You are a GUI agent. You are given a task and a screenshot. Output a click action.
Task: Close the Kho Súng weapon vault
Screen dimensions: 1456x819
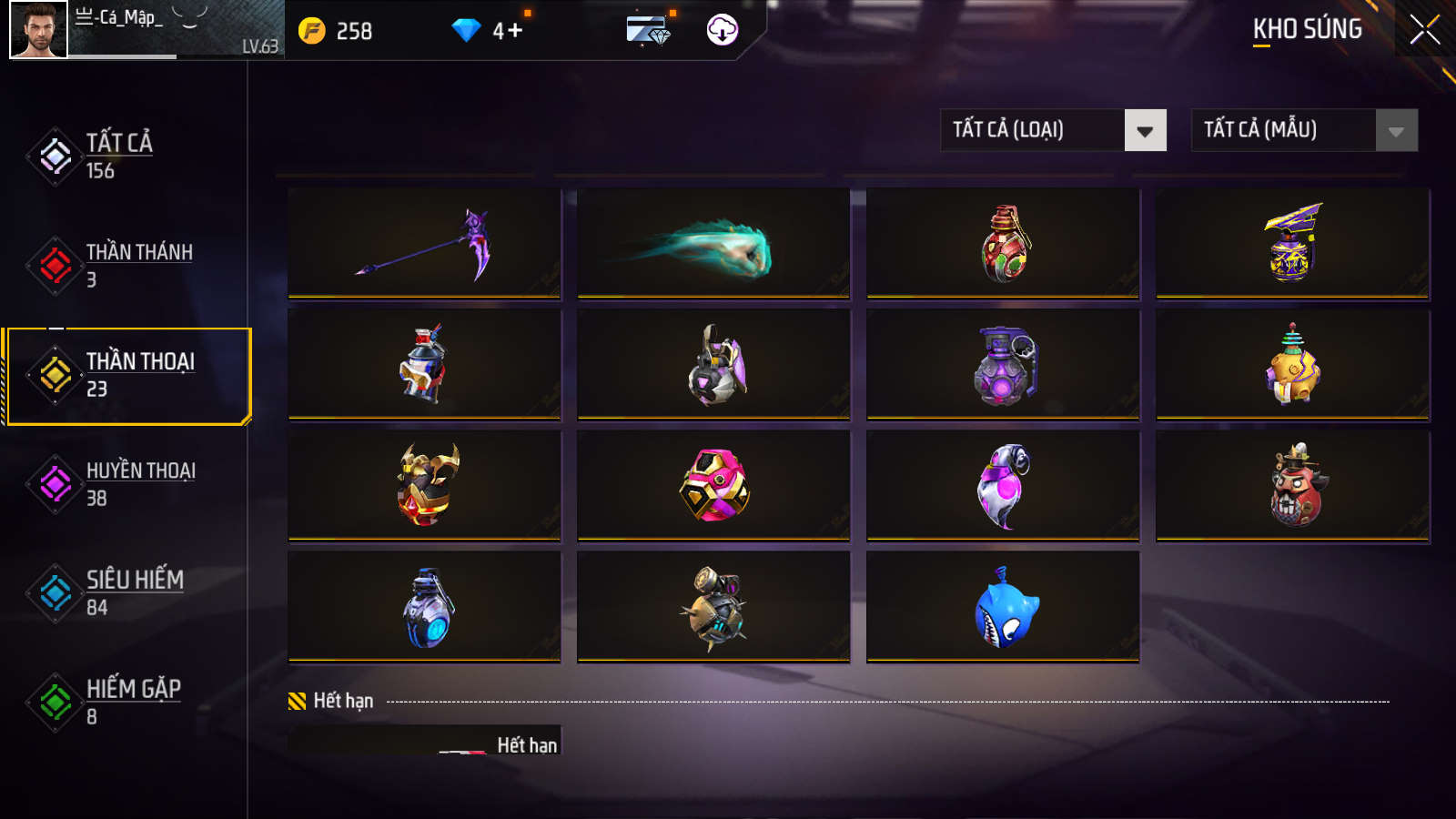(1424, 29)
